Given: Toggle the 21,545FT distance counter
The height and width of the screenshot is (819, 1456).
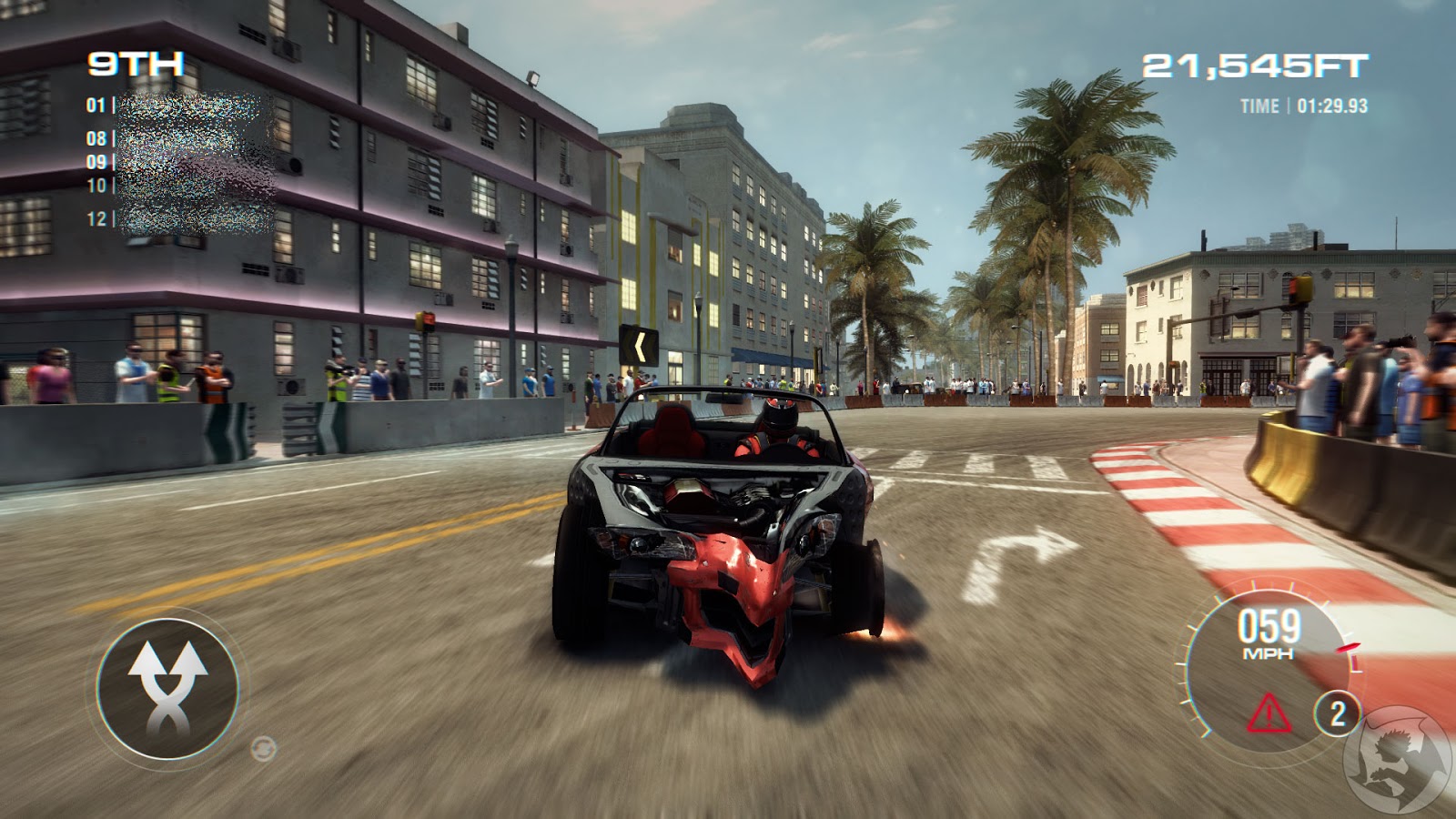Looking at the screenshot, I should (x=1254, y=64).
